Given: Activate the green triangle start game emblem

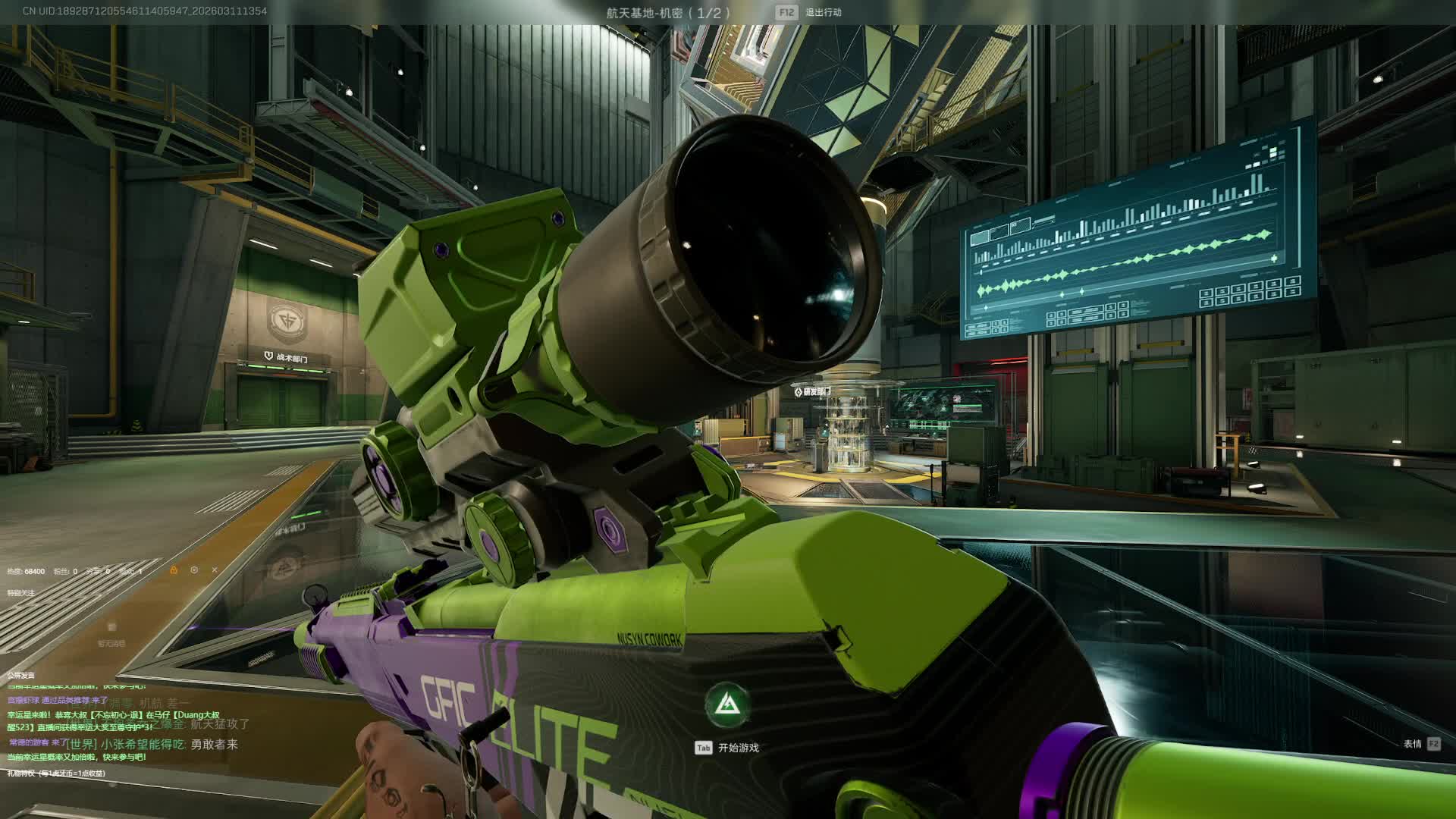Looking at the screenshot, I should click(x=728, y=704).
